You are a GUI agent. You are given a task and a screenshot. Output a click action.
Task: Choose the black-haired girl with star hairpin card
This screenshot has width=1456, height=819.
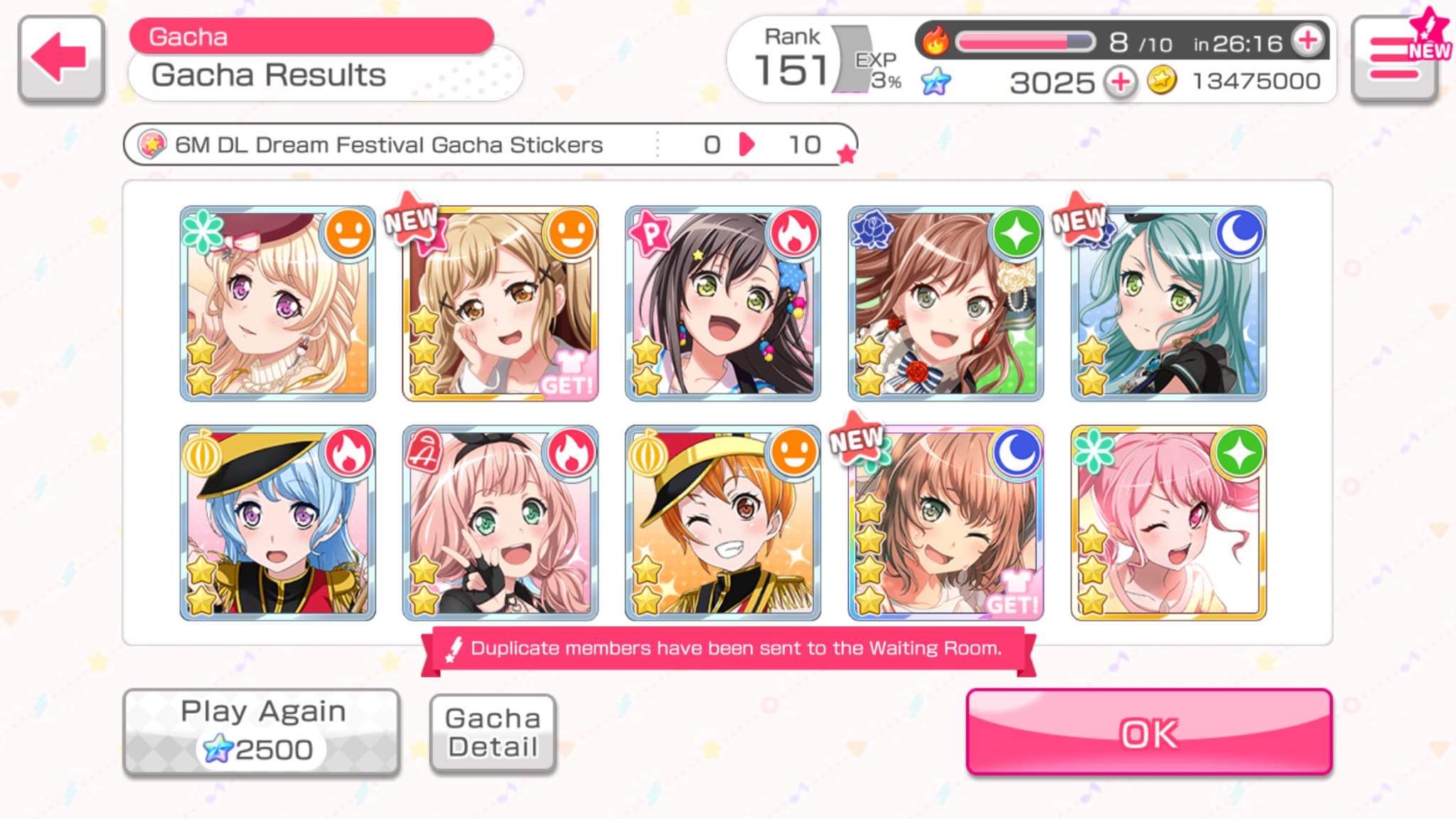pyautogui.click(x=722, y=304)
